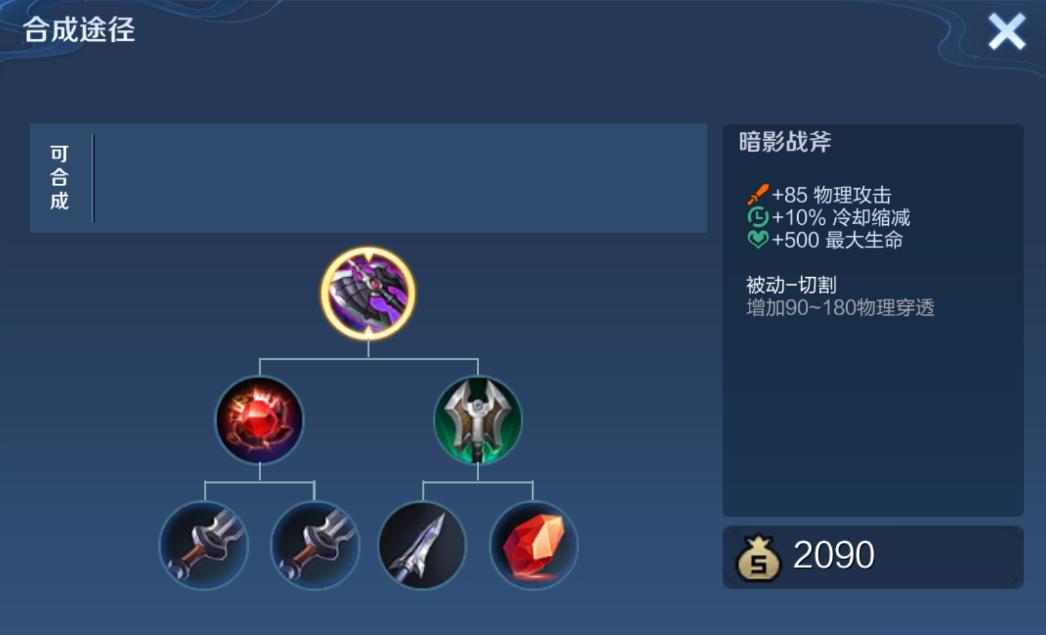The image size is (1046, 635).
Task: Choose the red gem orb component
Action: point(259,420)
